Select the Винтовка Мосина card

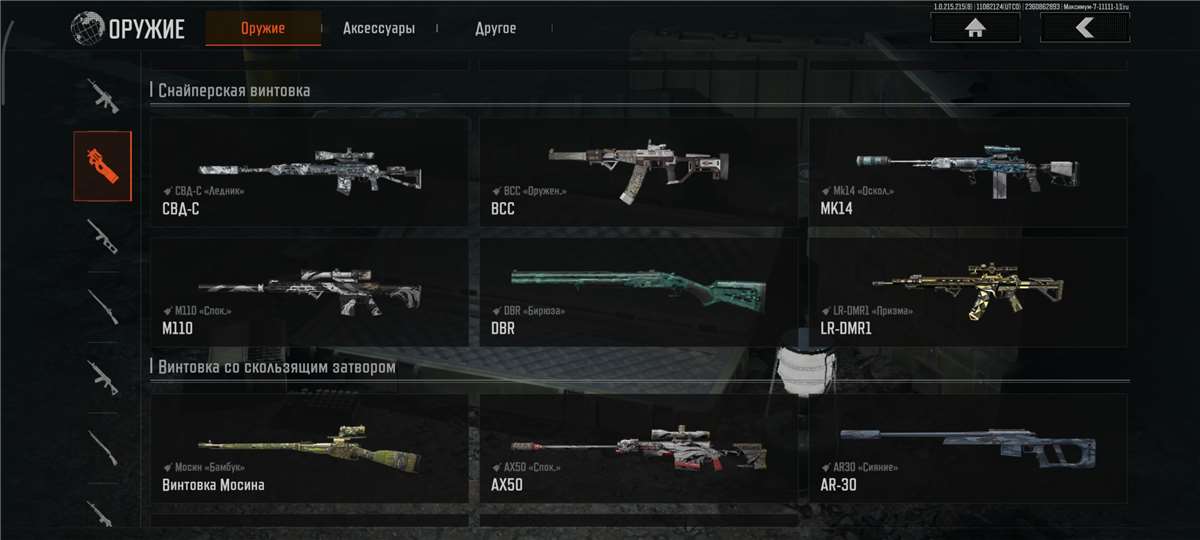coord(309,447)
